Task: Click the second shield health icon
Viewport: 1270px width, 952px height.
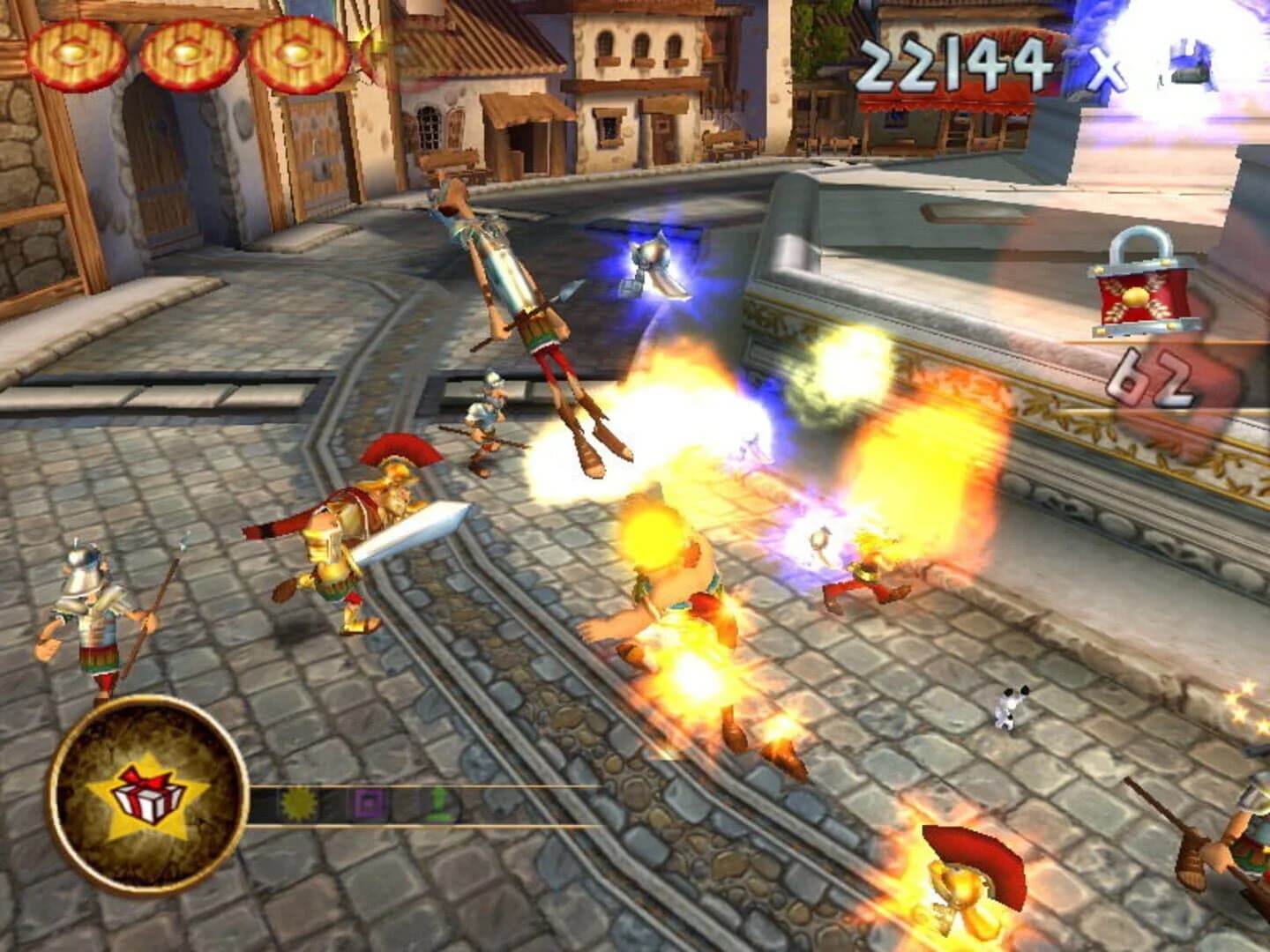Action: click(x=188, y=53)
